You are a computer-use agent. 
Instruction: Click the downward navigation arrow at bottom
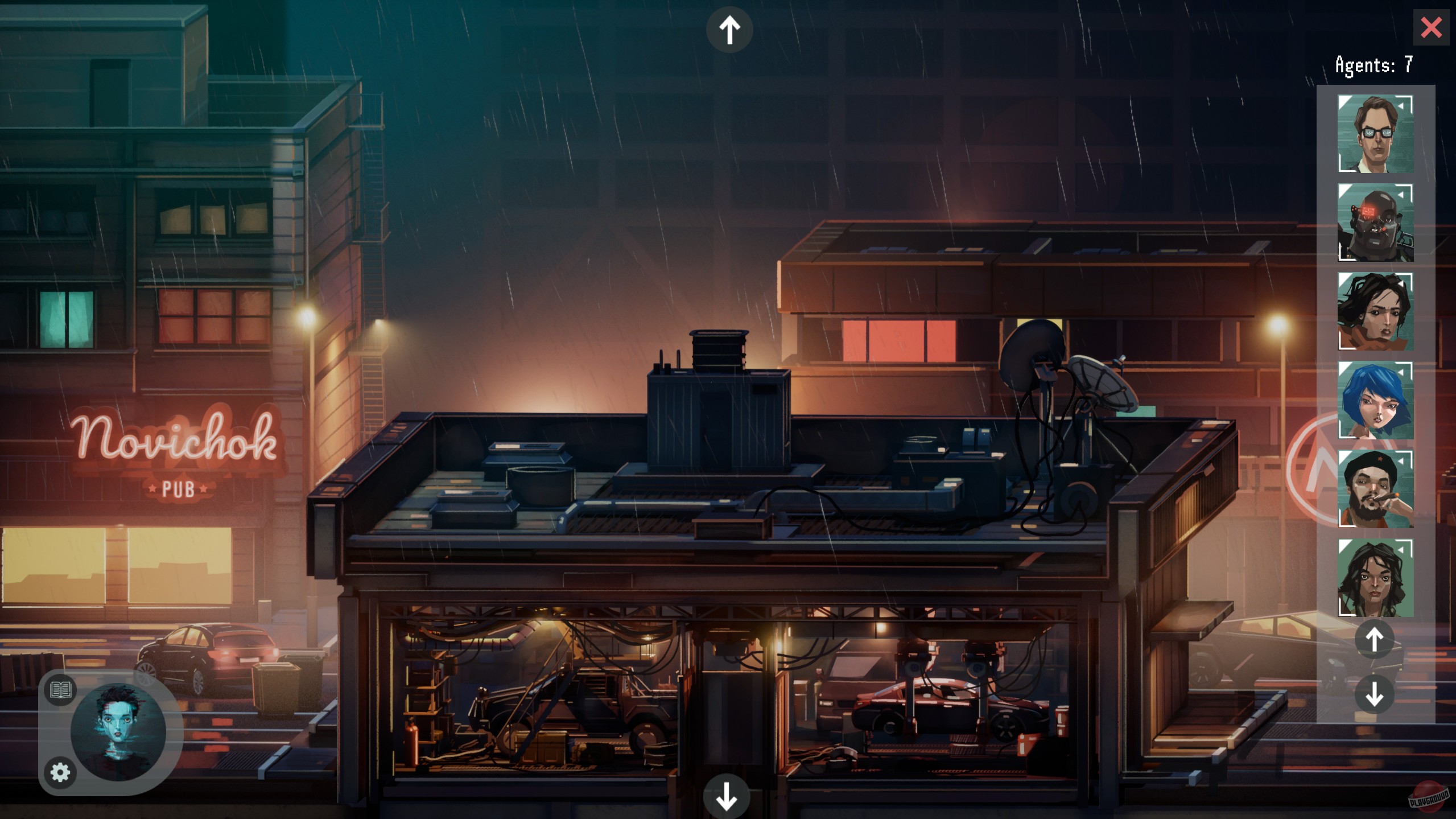click(727, 797)
